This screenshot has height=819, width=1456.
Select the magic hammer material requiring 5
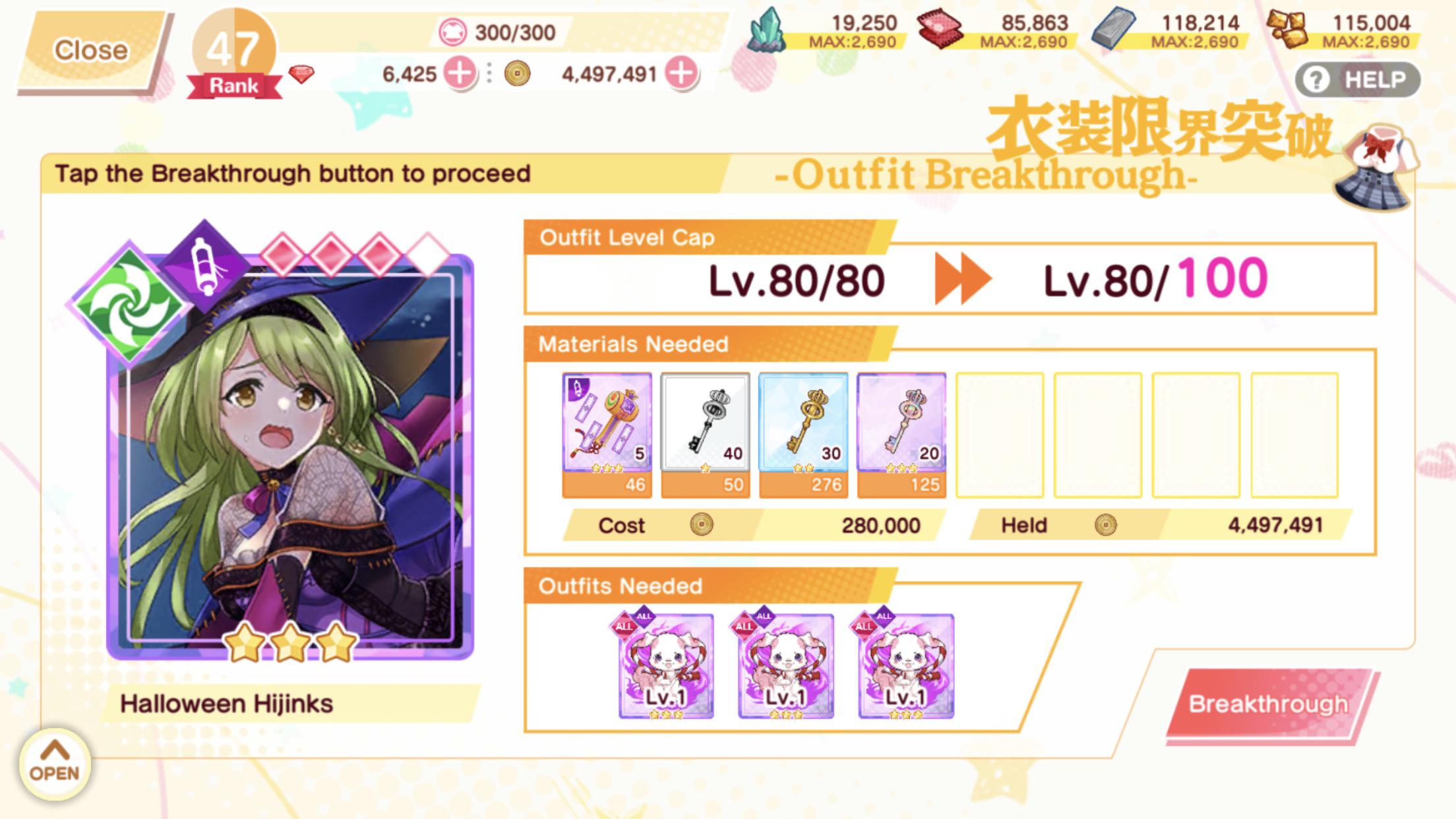coord(607,432)
